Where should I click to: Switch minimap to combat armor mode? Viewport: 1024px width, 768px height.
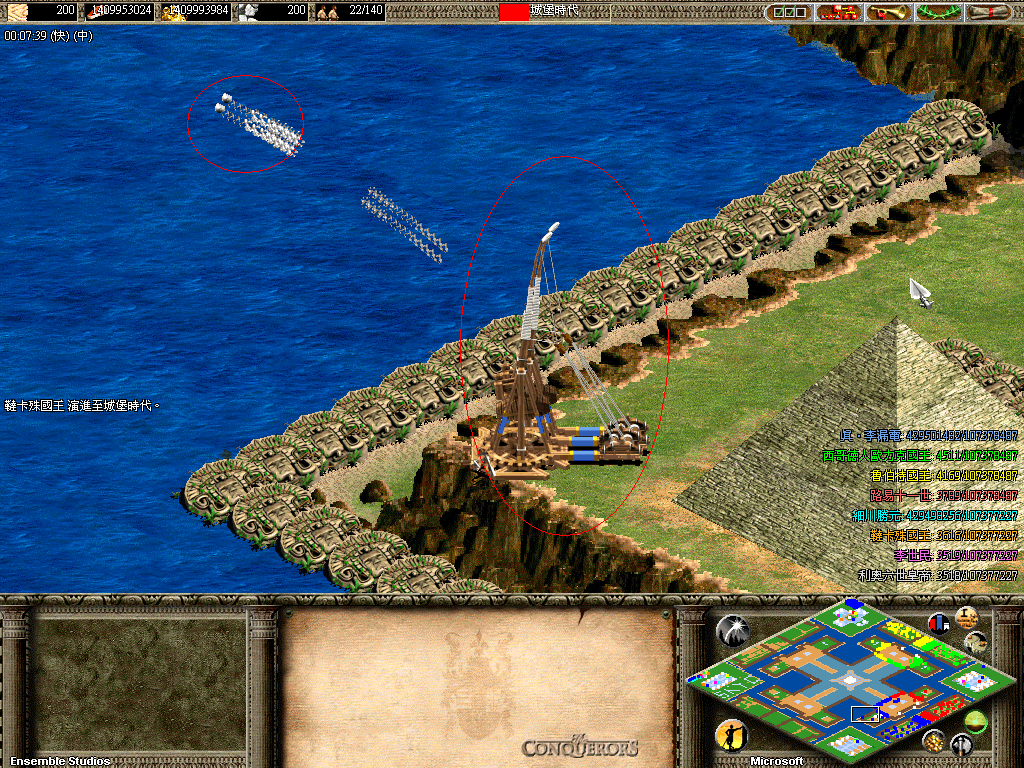[x=961, y=743]
